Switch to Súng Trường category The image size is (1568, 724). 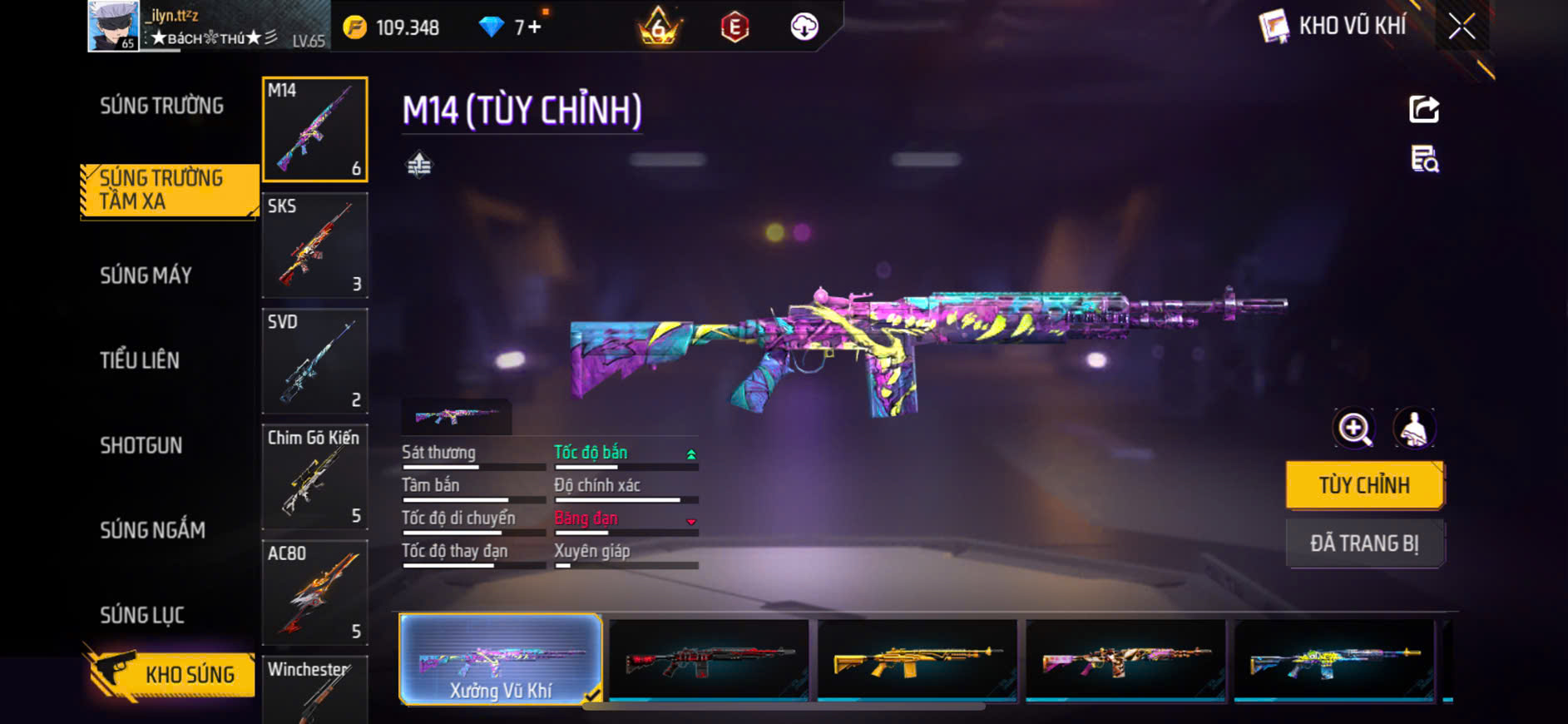(x=161, y=106)
